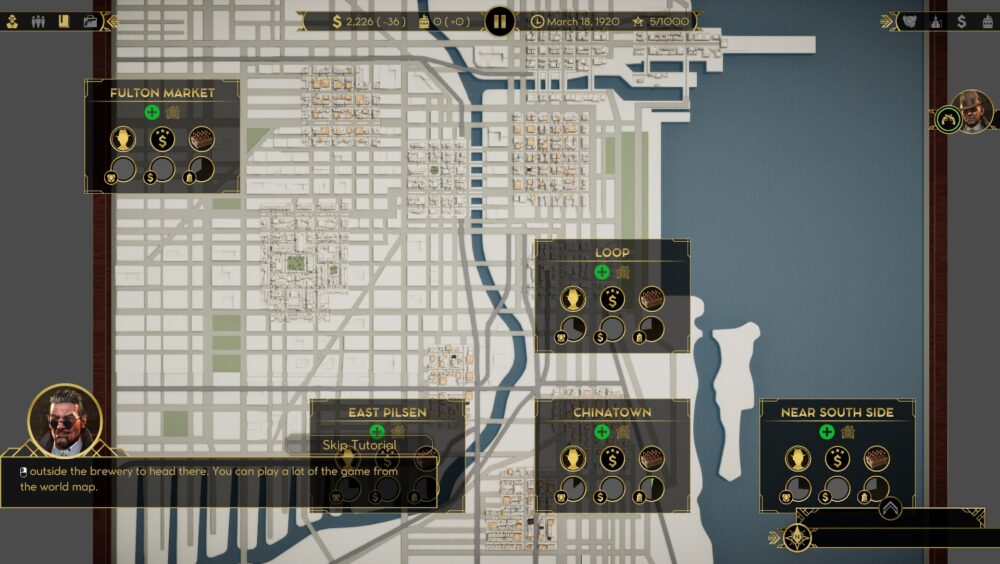Skip the tutorial
This screenshot has height=564, width=1000.
[x=359, y=444]
